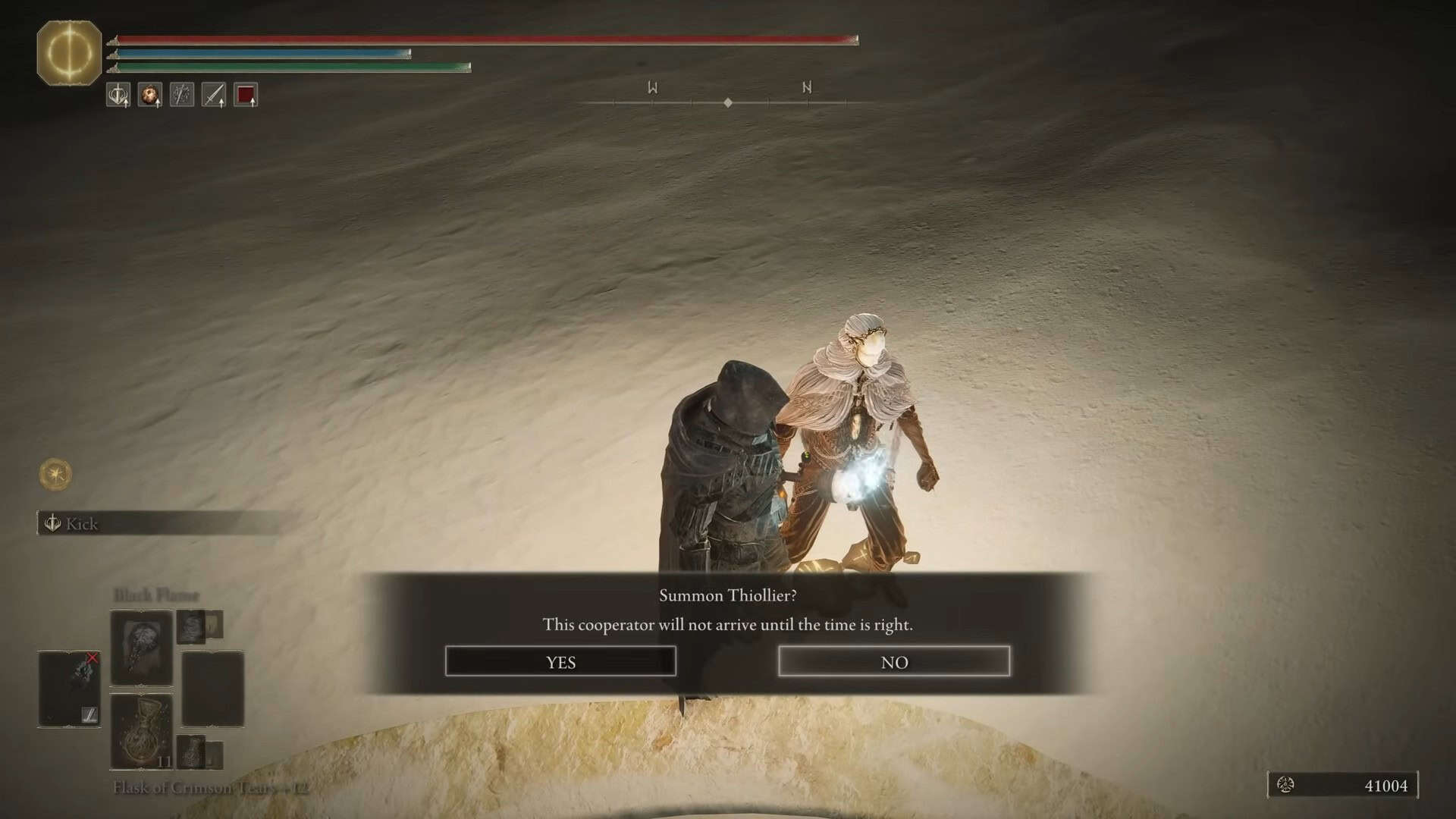The width and height of the screenshot is (1456, 819).
Task: Click the golden Elden Ring emblem
Action: coord(69,53)
